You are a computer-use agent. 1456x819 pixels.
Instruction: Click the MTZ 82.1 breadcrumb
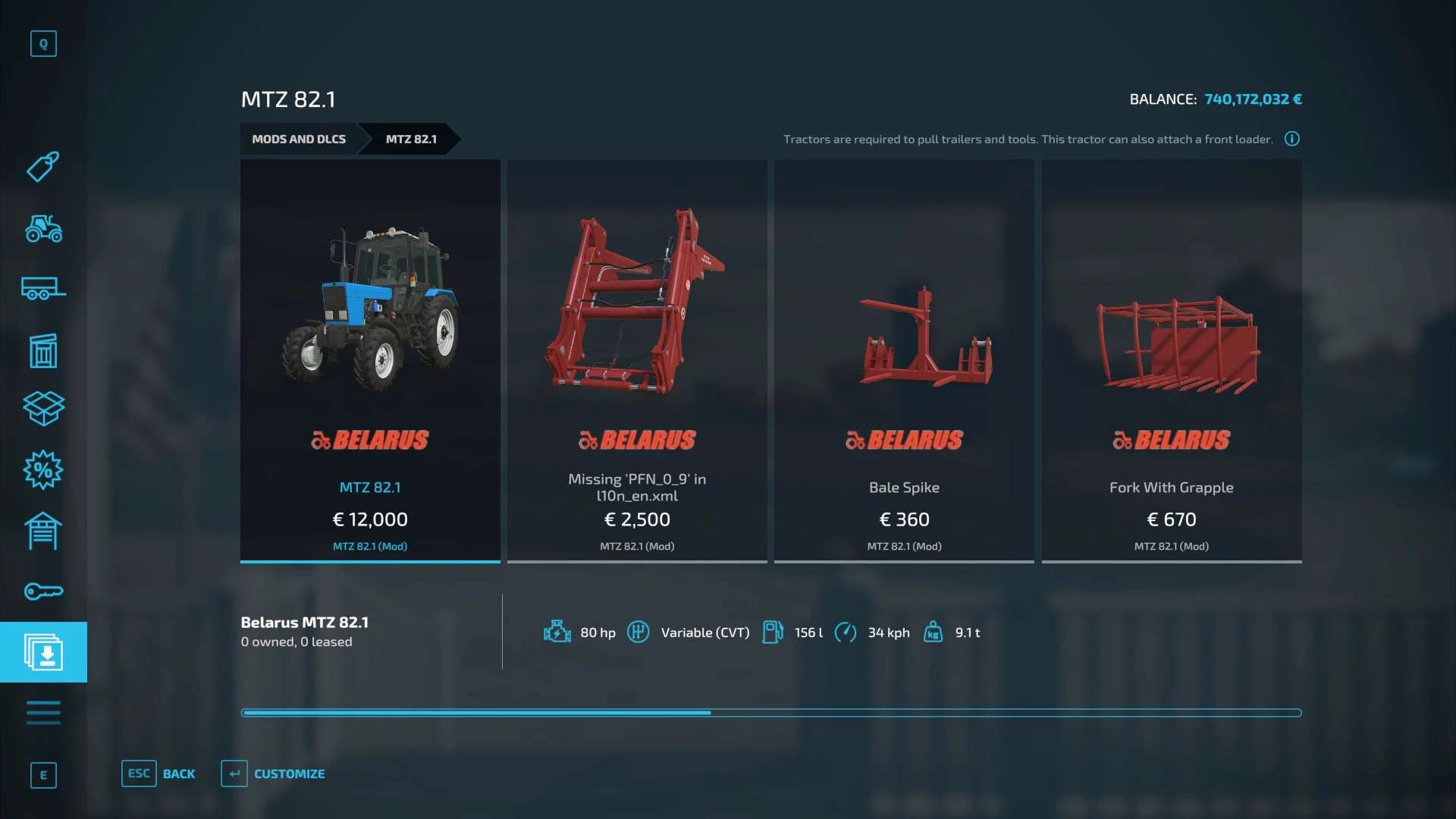(x=411, y=140)
